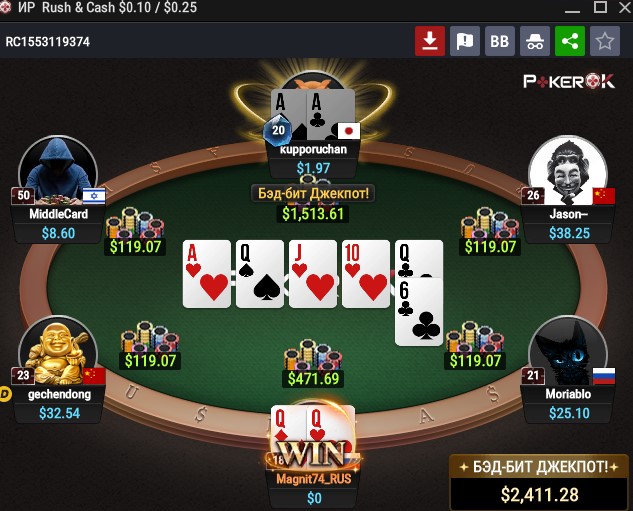
Task: Open the Bad Beat Jackpot panel showing $2,411.28
Action: coord(540,482)
